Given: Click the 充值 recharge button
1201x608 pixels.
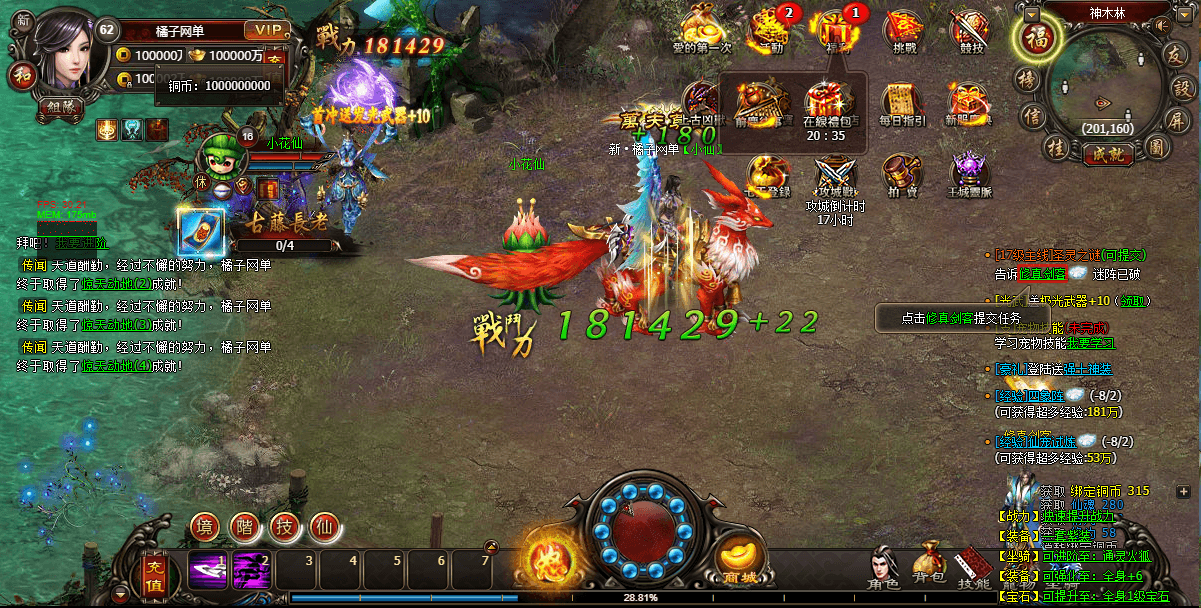Looking at the screenshot, I should tap(153, 573).
